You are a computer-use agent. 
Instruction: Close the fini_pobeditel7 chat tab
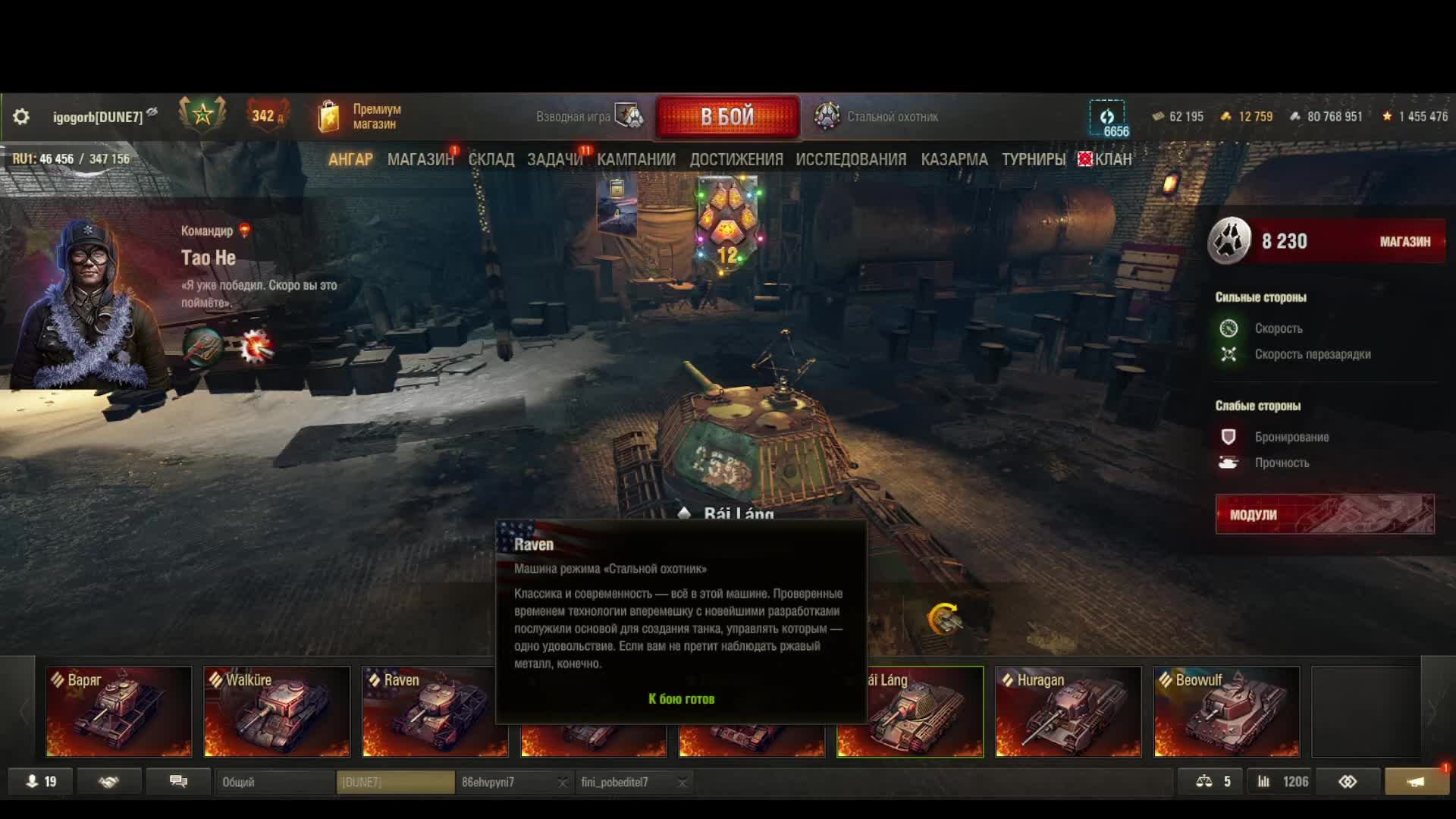[682, 783]
